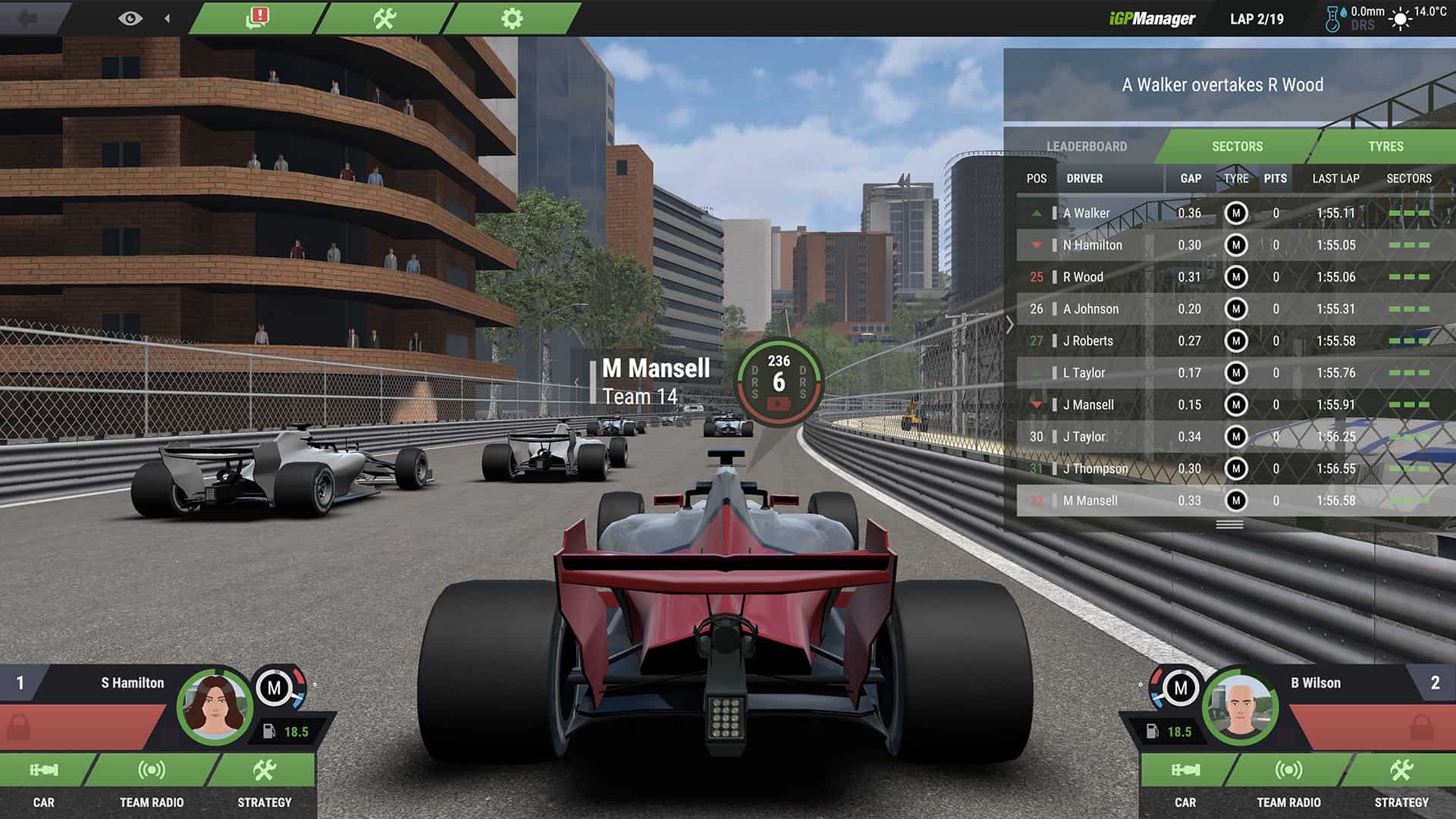Select R Wood leaderboard row

tap(1083, 277)
